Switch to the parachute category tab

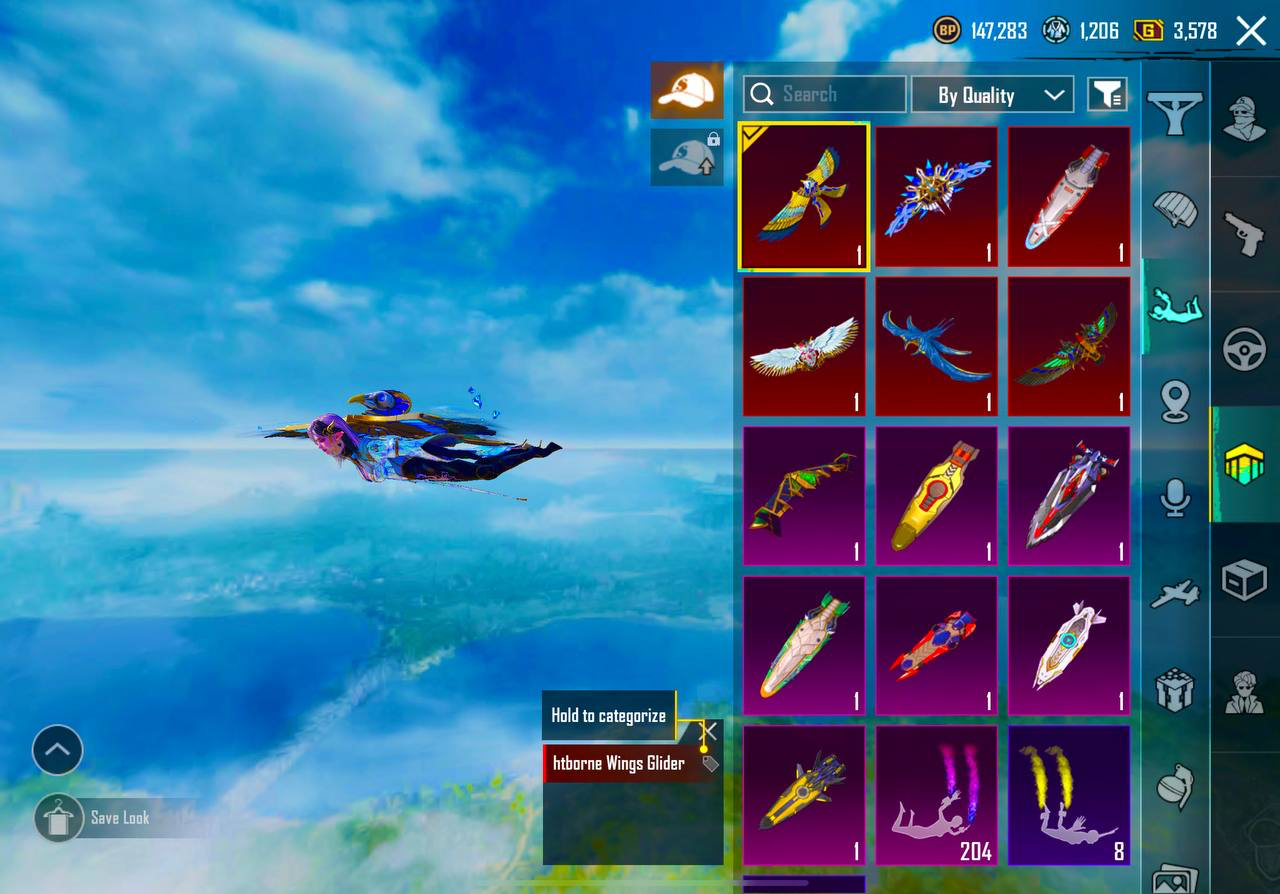[x=1175, y=211]
